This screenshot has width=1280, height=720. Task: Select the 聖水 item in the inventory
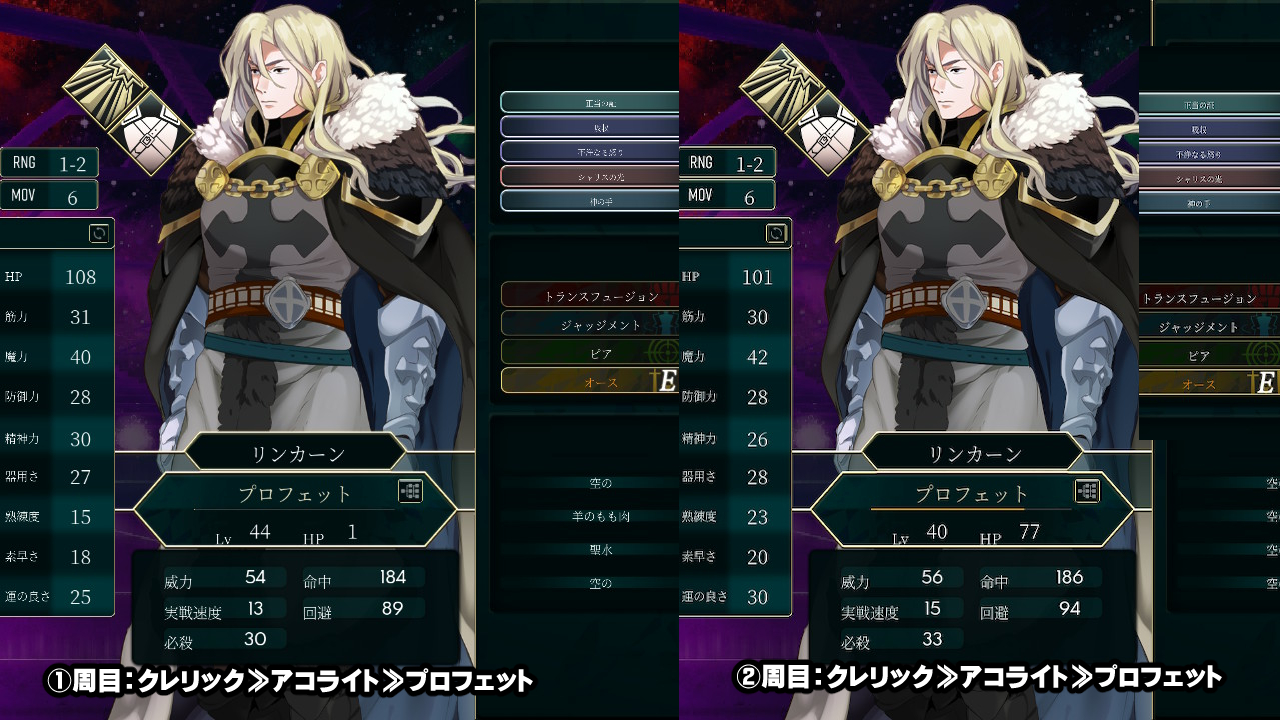click(600, 549)
